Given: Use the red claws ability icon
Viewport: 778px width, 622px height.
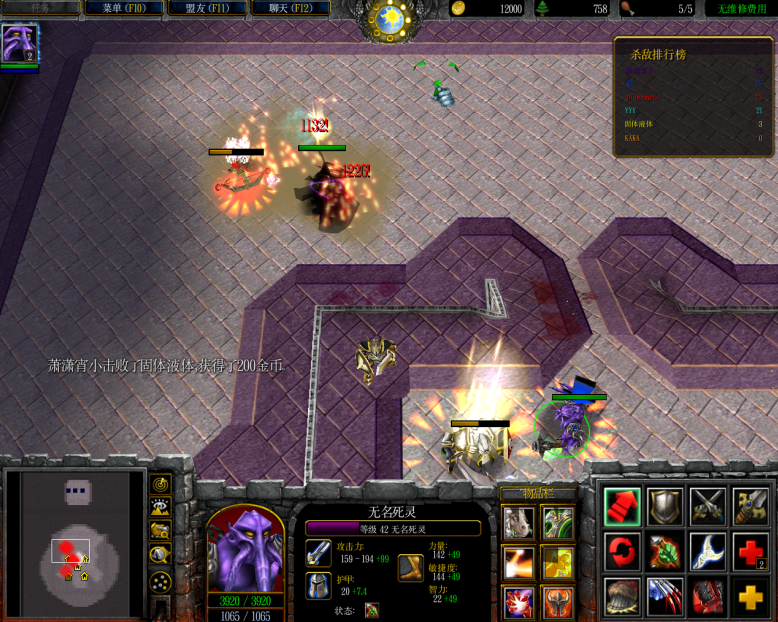Looking at the screenshot, I should [665, 596].
